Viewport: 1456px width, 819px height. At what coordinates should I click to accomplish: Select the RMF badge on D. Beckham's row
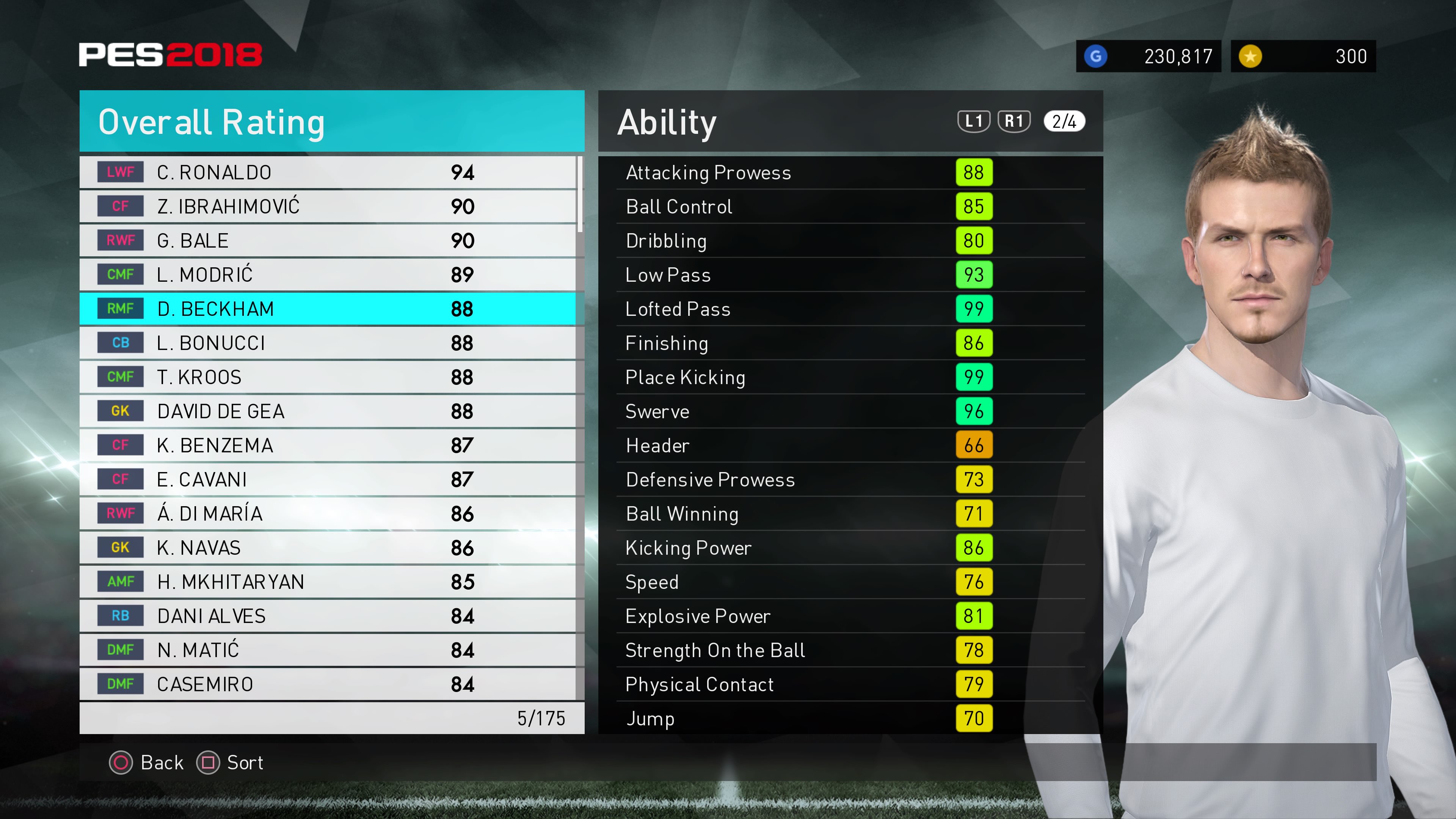tap(121, 309)
